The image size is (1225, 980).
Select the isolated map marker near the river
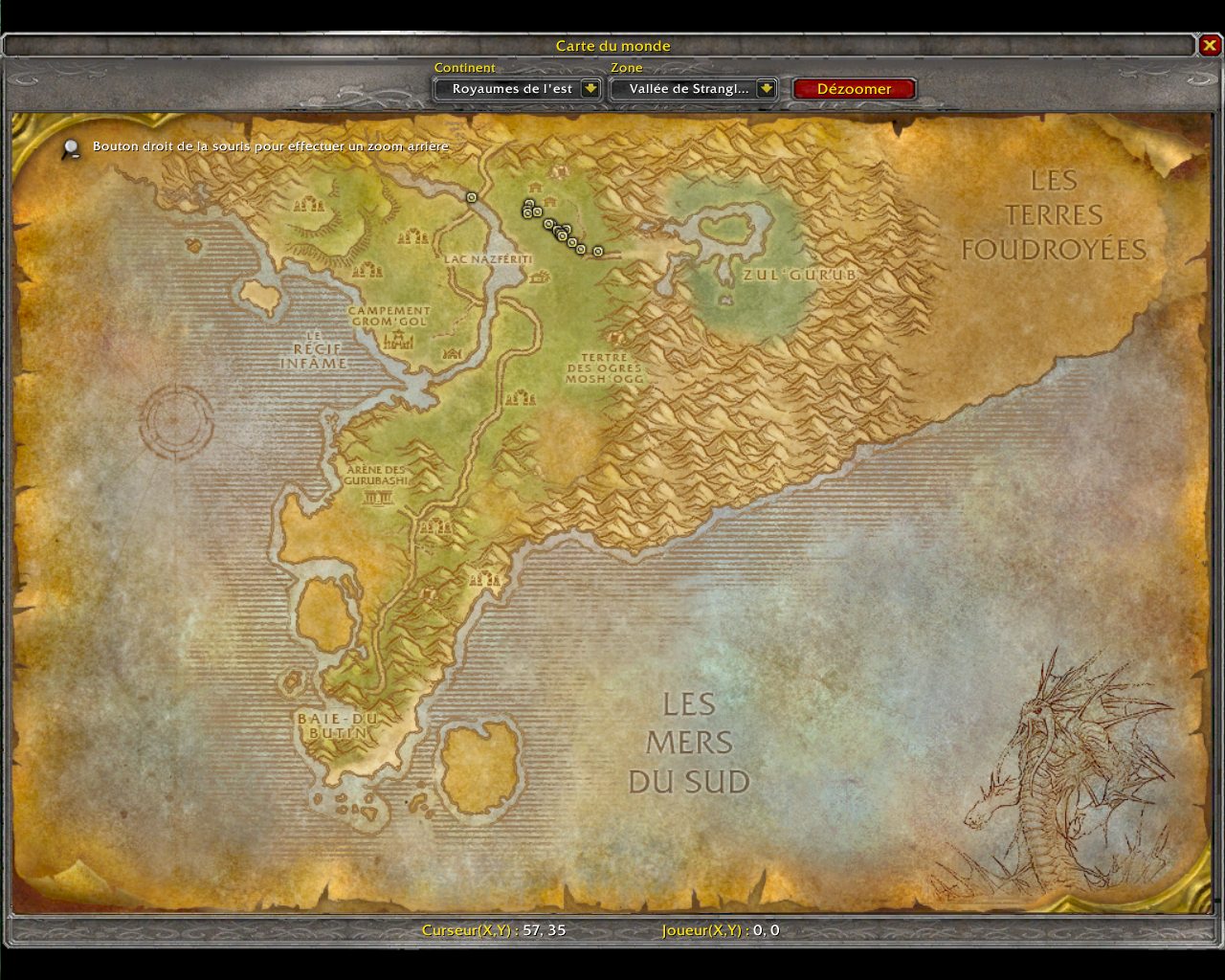(x=471, y=197)
